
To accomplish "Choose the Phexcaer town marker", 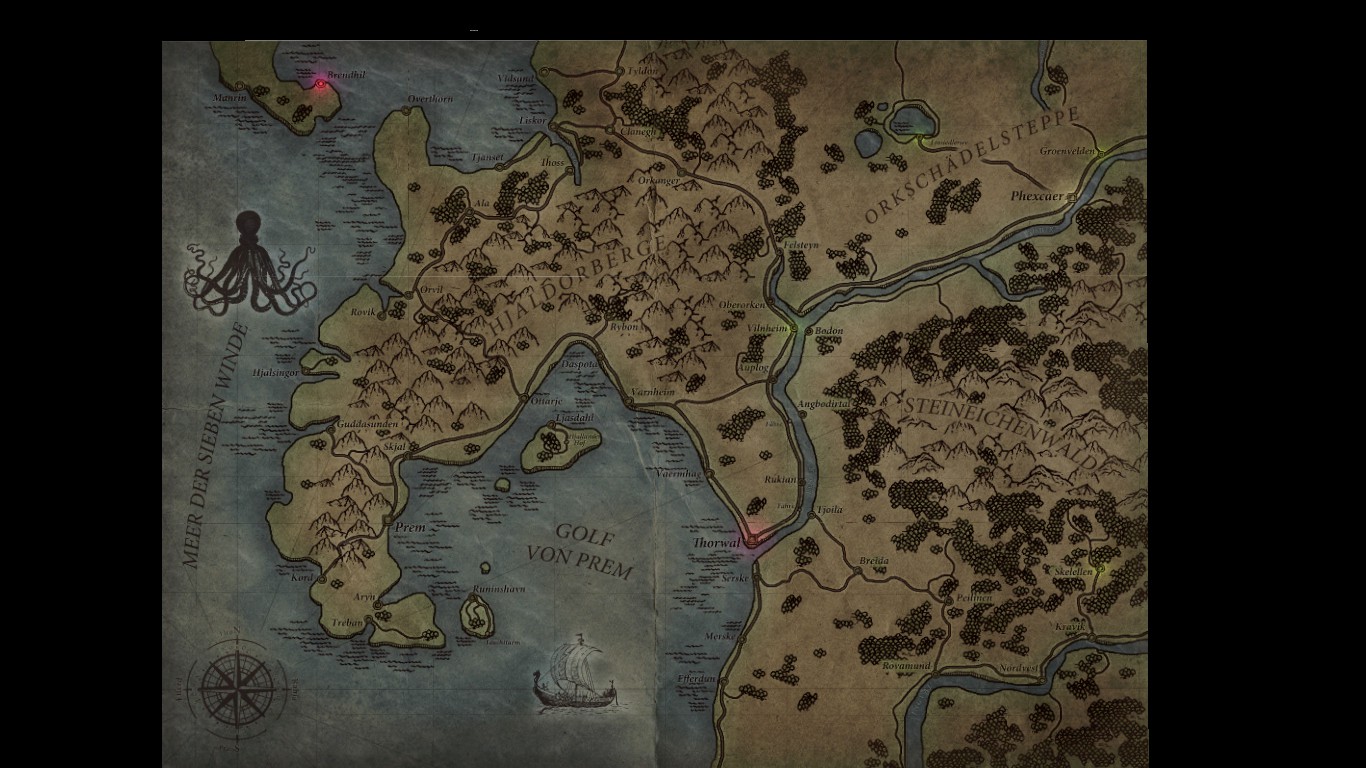I will [x=1071, y=198].
